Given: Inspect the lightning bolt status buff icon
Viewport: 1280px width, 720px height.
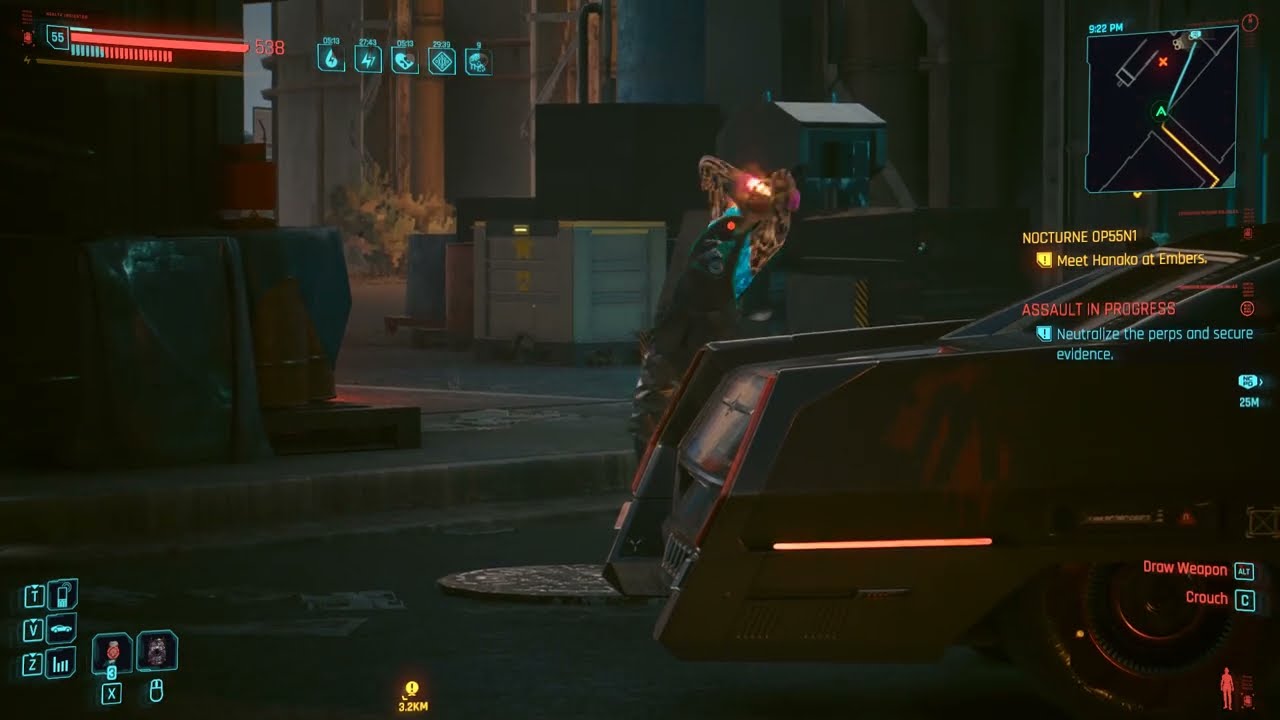Looking at the screenshot, I should 367,59.
